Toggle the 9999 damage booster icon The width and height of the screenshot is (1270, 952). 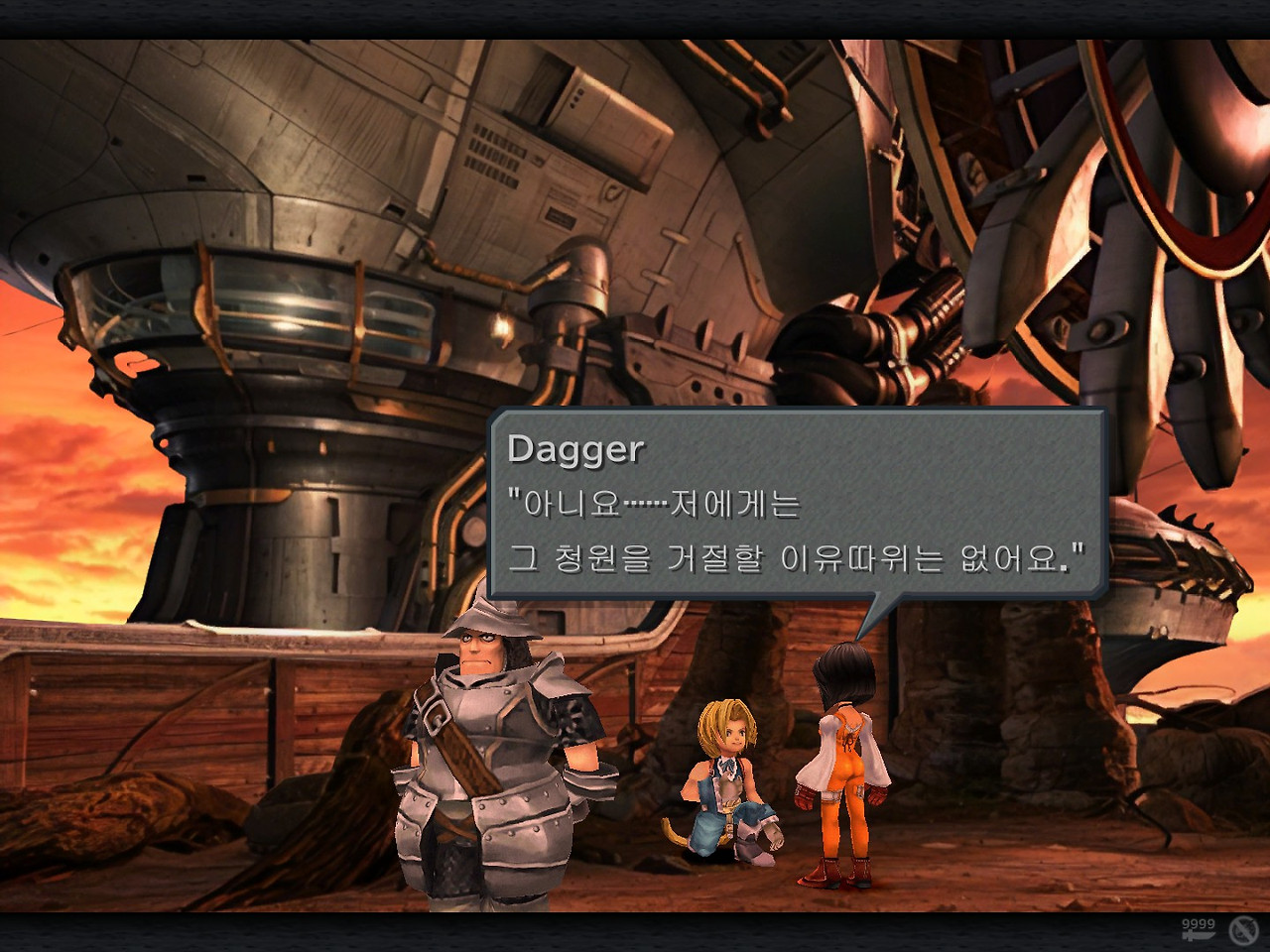pyautogui.click(x=1198, y=929)
